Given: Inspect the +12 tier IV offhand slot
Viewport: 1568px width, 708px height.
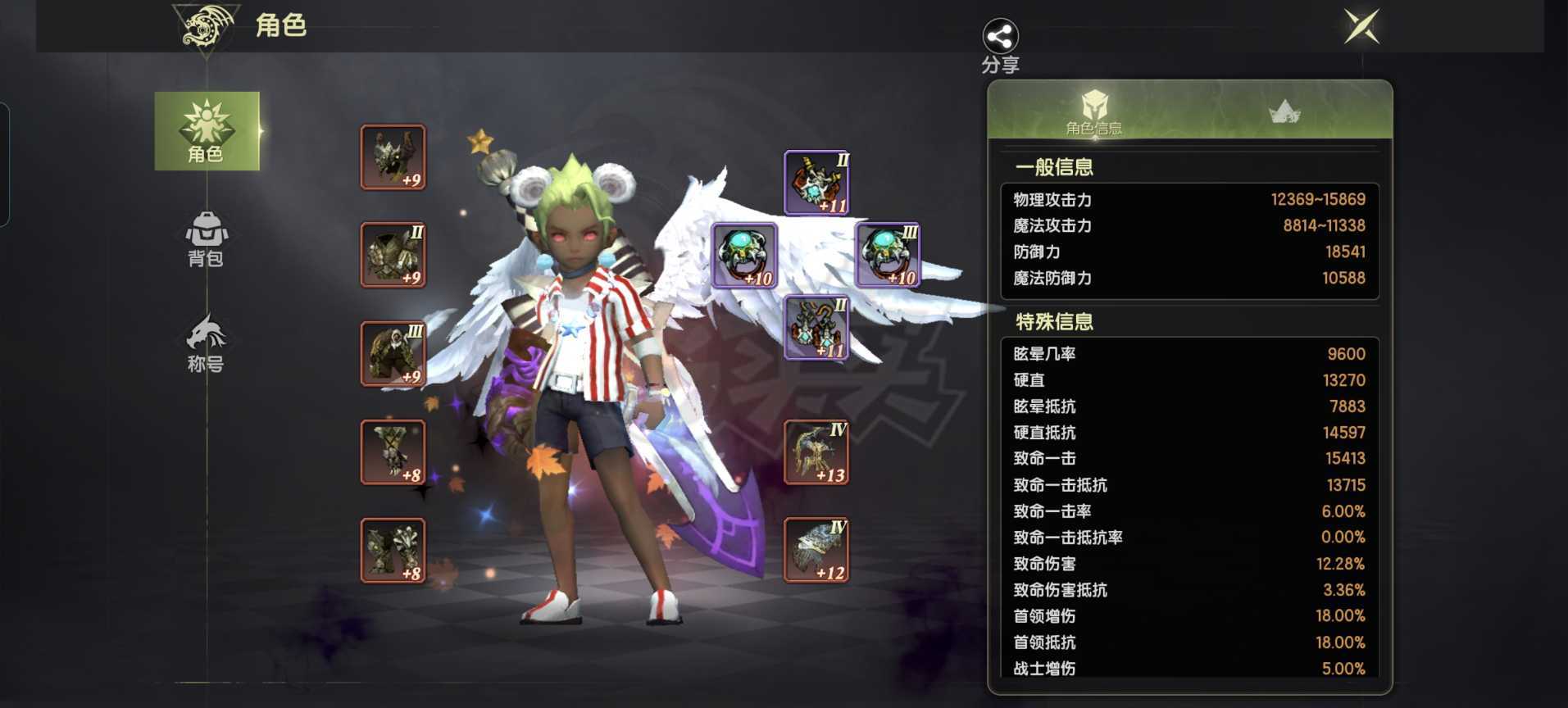Looking at the screenshot, I should [x=816, y=551].
